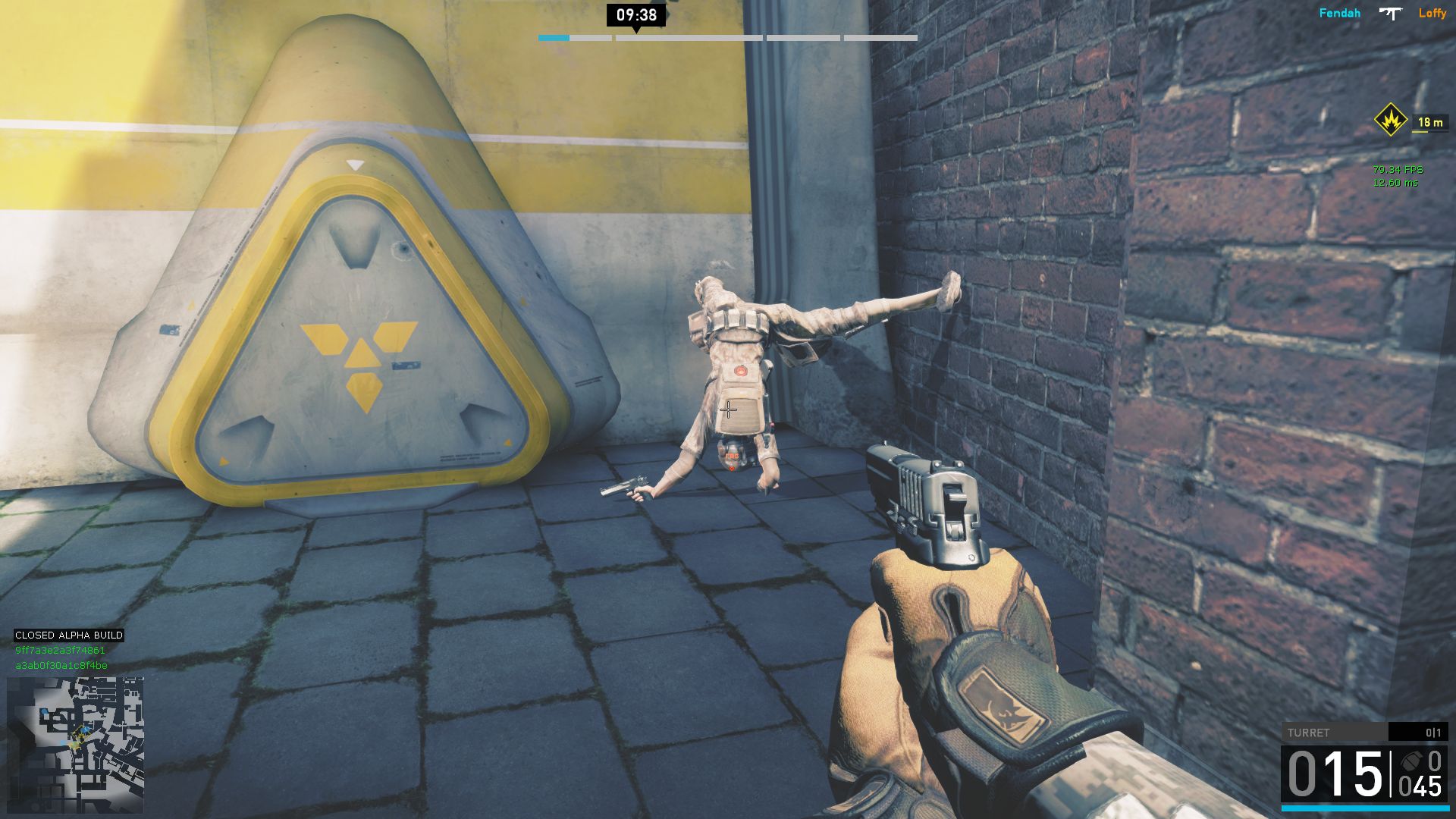Activate the Turret ability panel
This screenshot has width=1456, height=819.
[x=1363, y=733]
